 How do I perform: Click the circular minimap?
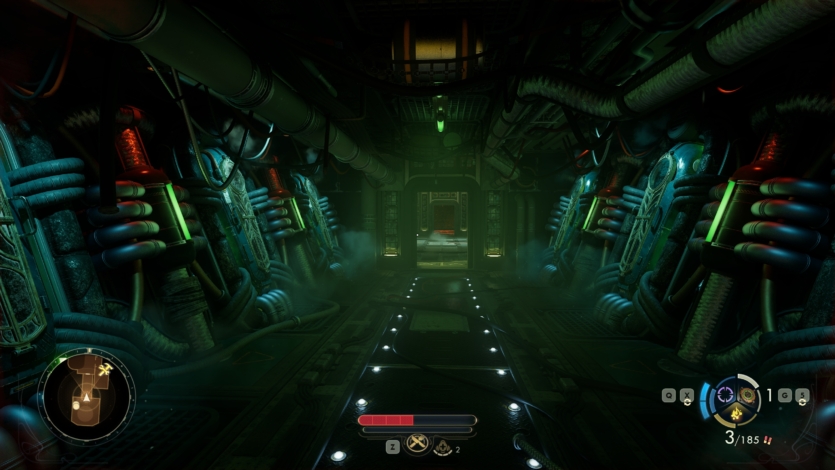click(x=86, y=395)
